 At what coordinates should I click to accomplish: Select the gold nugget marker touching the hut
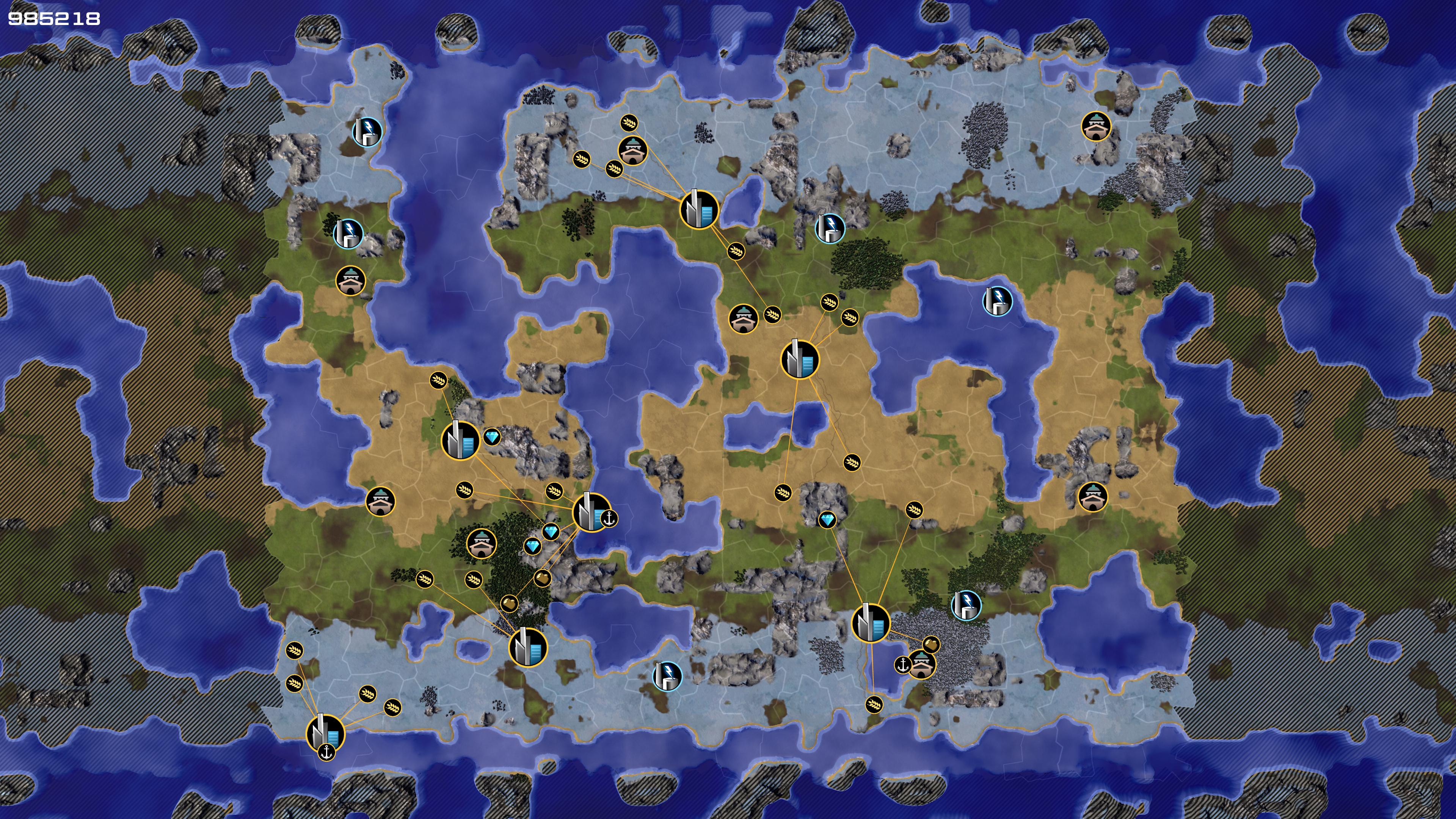[x=930, y=644]
